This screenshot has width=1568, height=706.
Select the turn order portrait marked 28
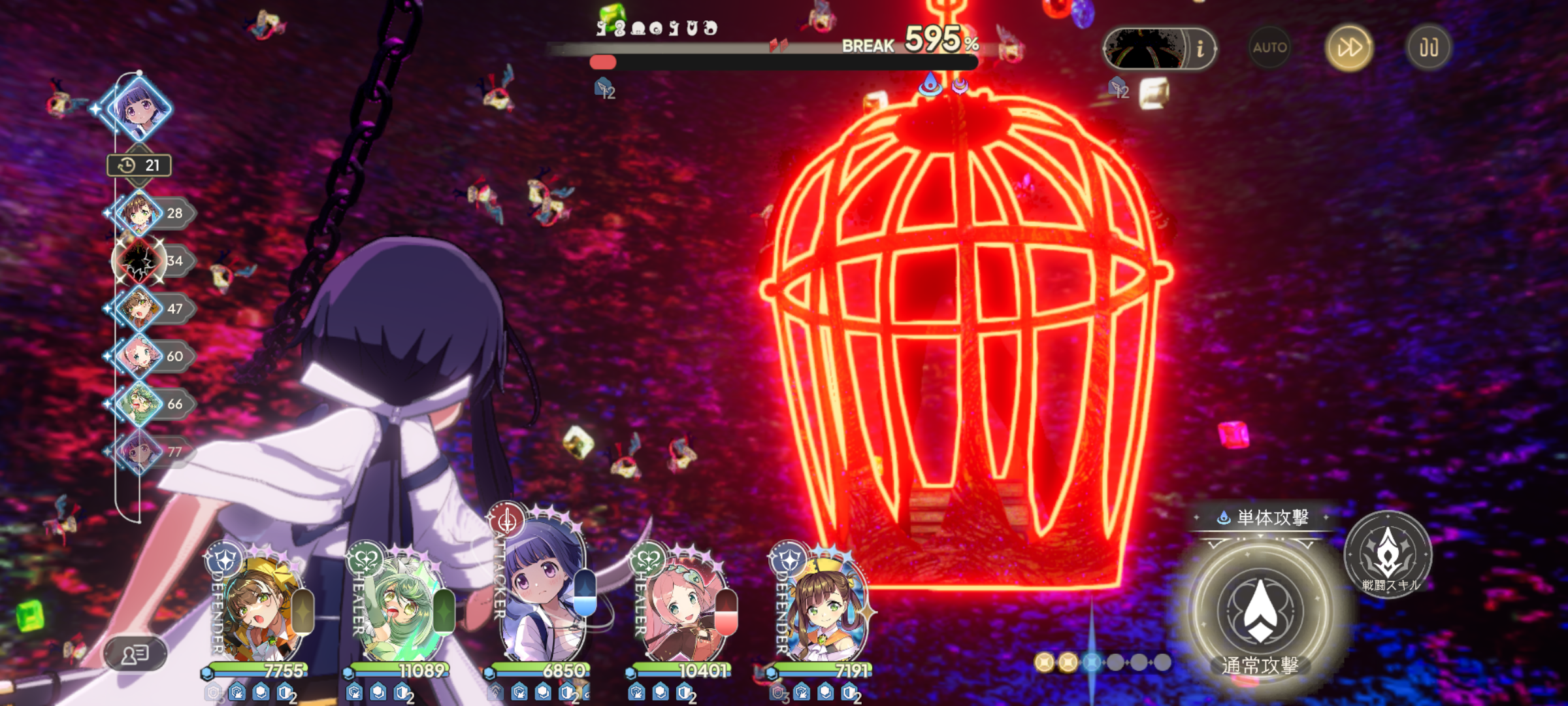tap(139, 213)
